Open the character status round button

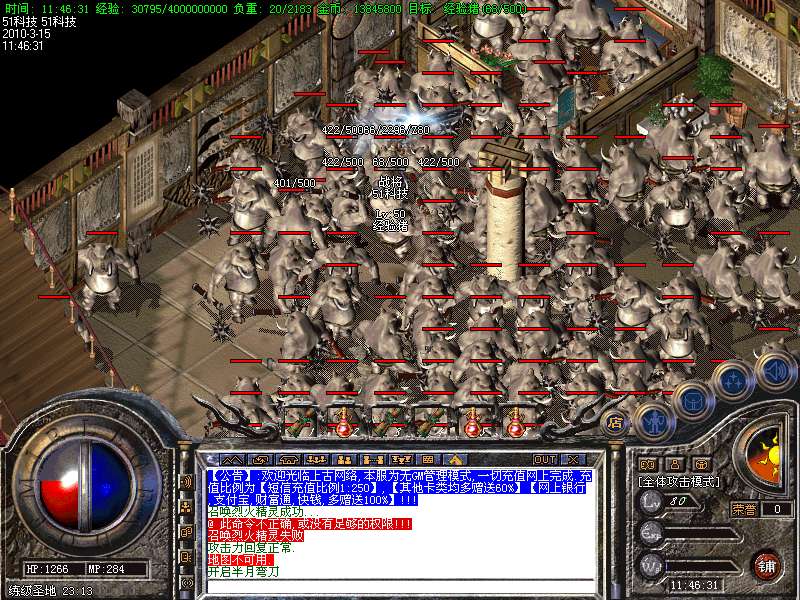pos(653,420)
